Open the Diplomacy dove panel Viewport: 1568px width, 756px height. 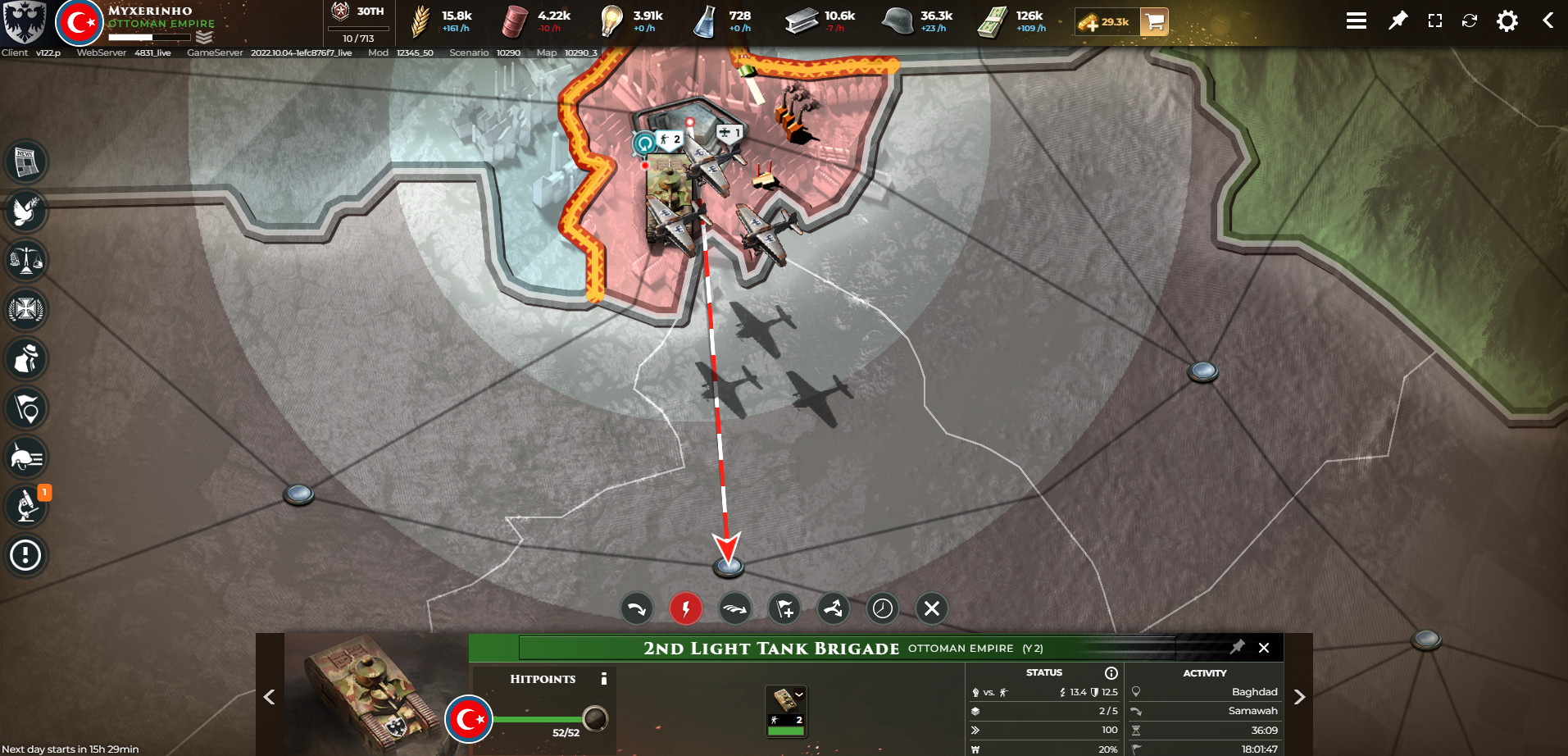pos(26,212)
